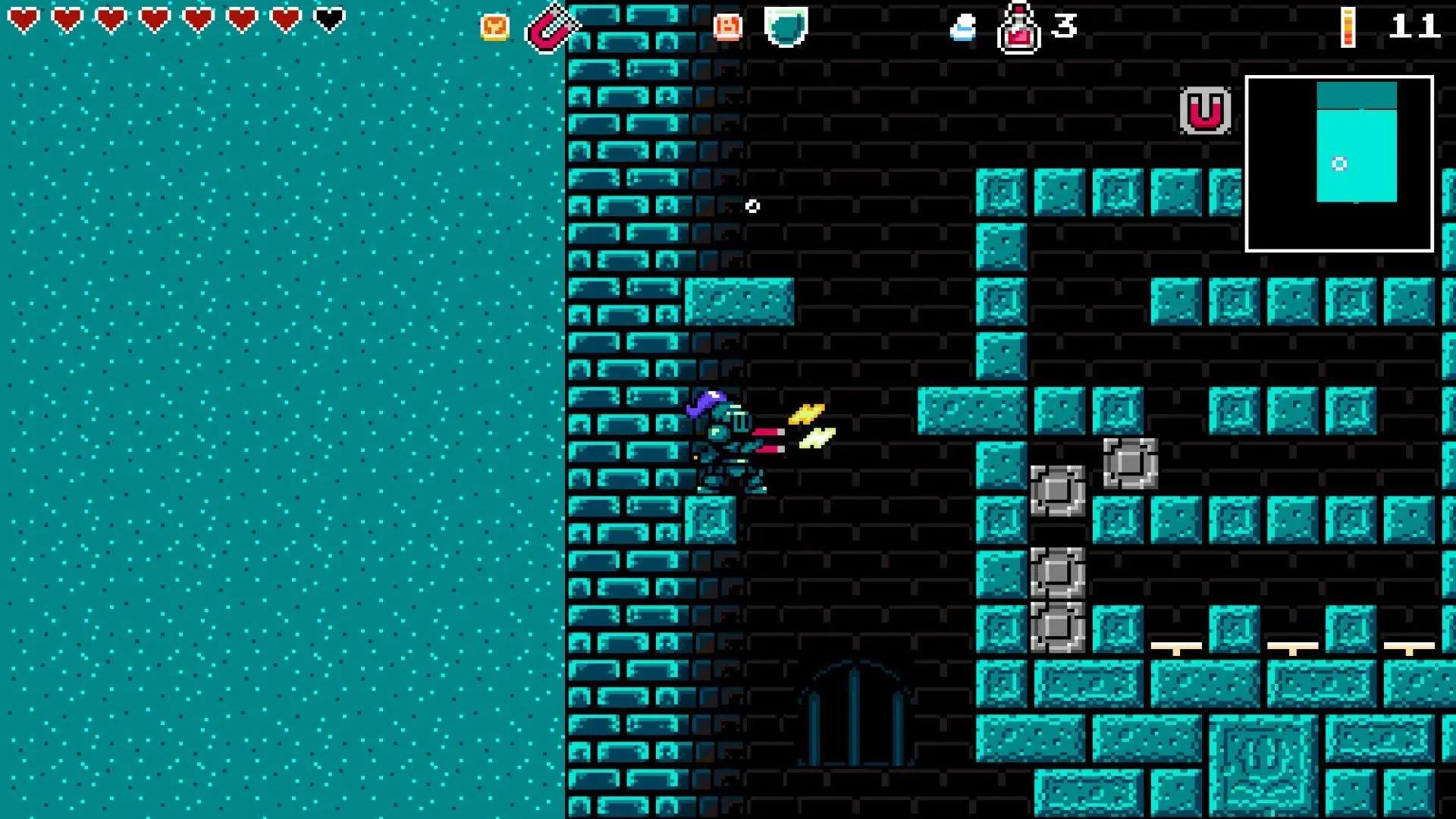This screenshot has height=819, width=1456.
Task: Open the minimap in the corner
Action: click(1339, 163)
